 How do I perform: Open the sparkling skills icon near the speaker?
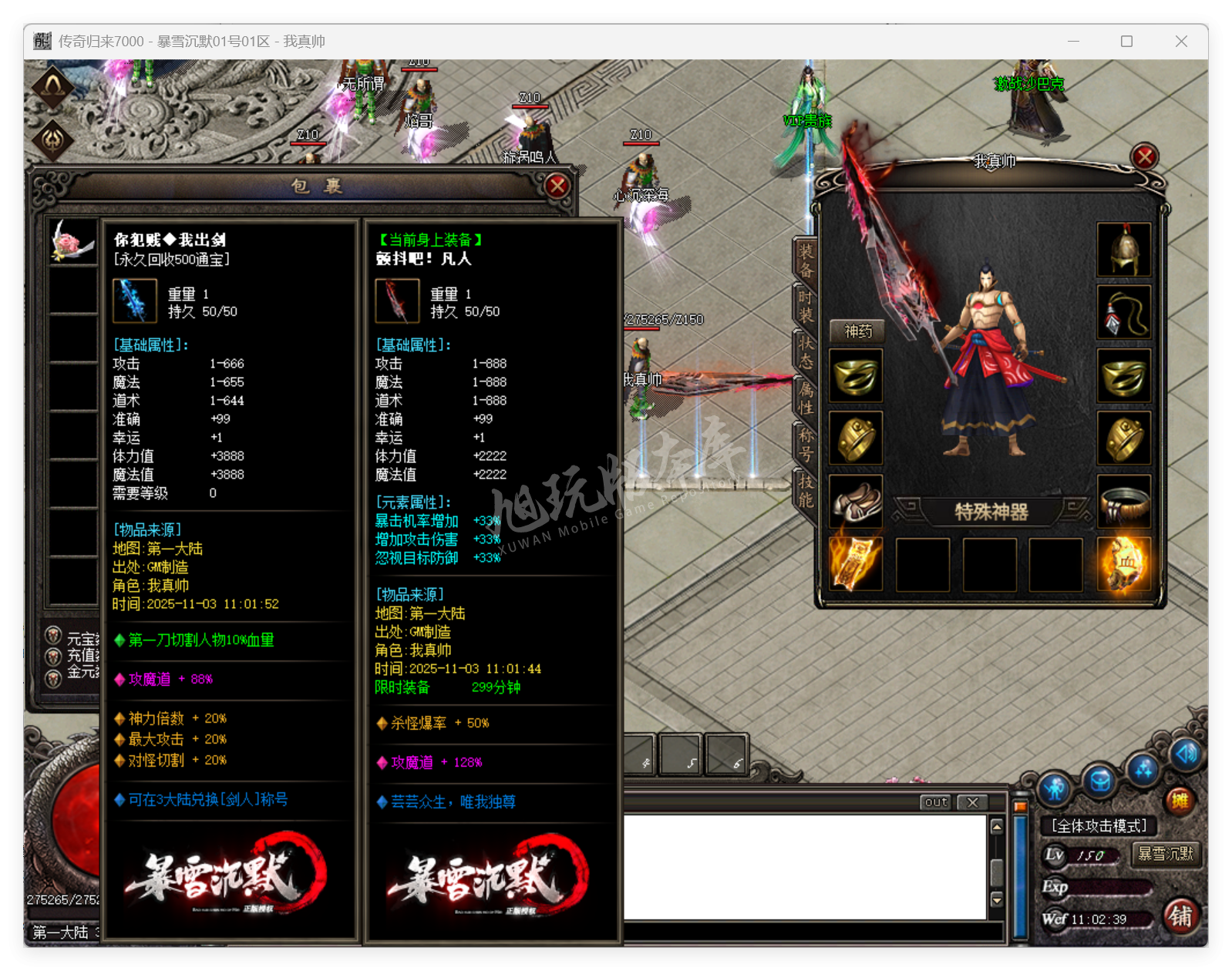pyautogui.click(x=1143, y=769)
